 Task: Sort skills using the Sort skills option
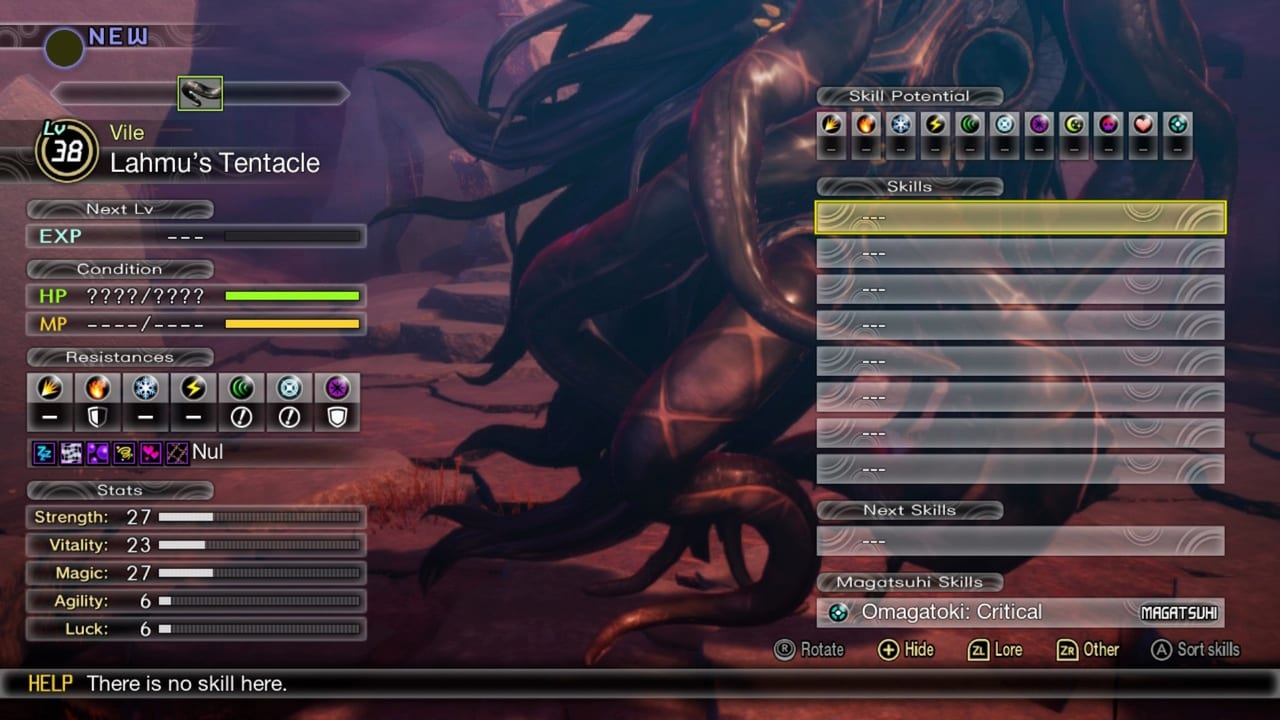click(x=1195, y=649)
